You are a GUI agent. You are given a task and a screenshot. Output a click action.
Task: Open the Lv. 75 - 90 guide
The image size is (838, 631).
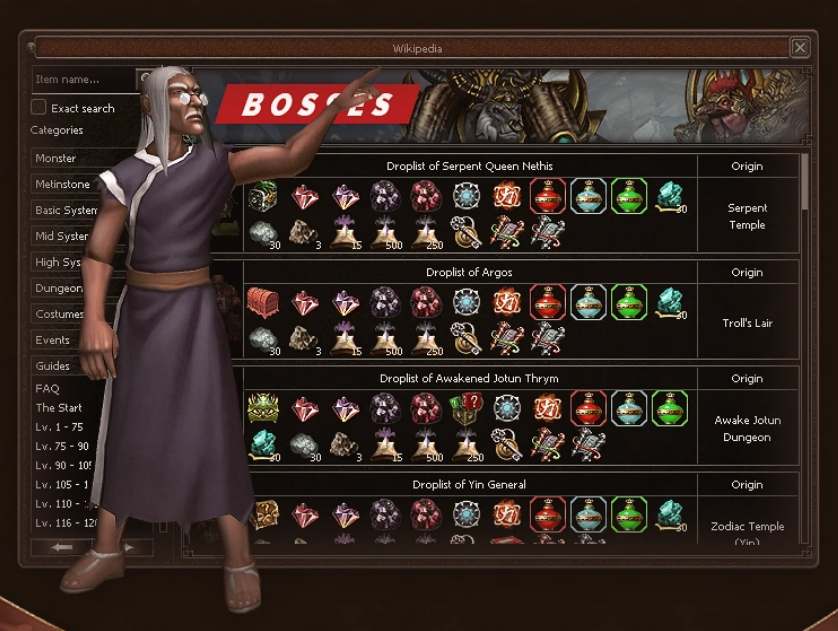[62, 446]
